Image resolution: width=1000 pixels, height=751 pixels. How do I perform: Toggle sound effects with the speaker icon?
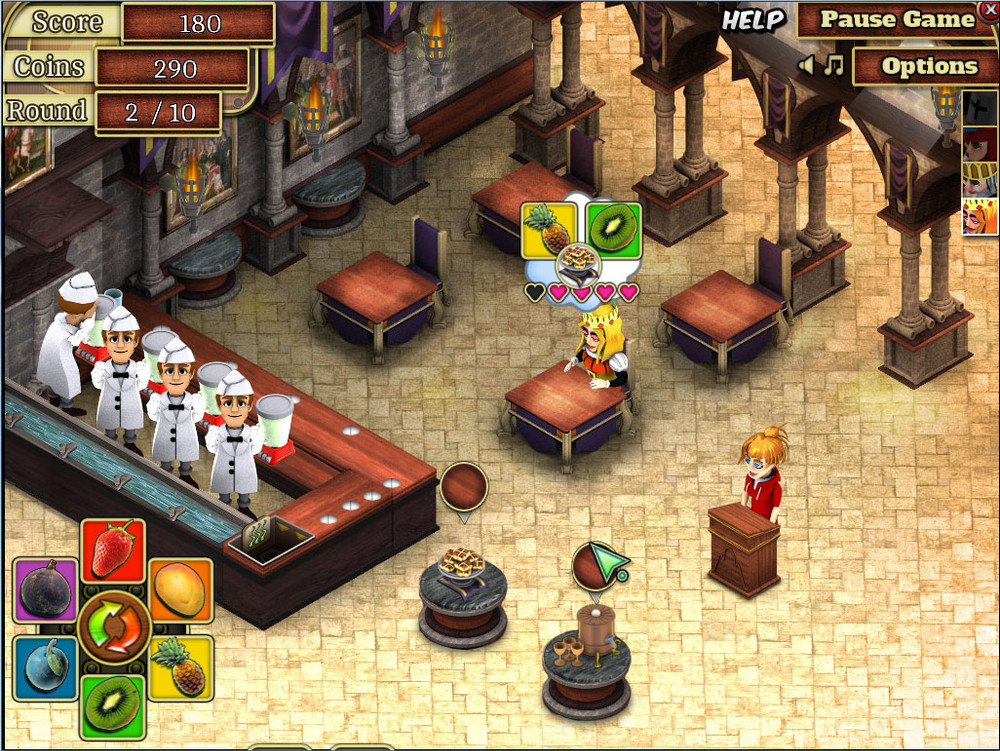pos(806,66)
